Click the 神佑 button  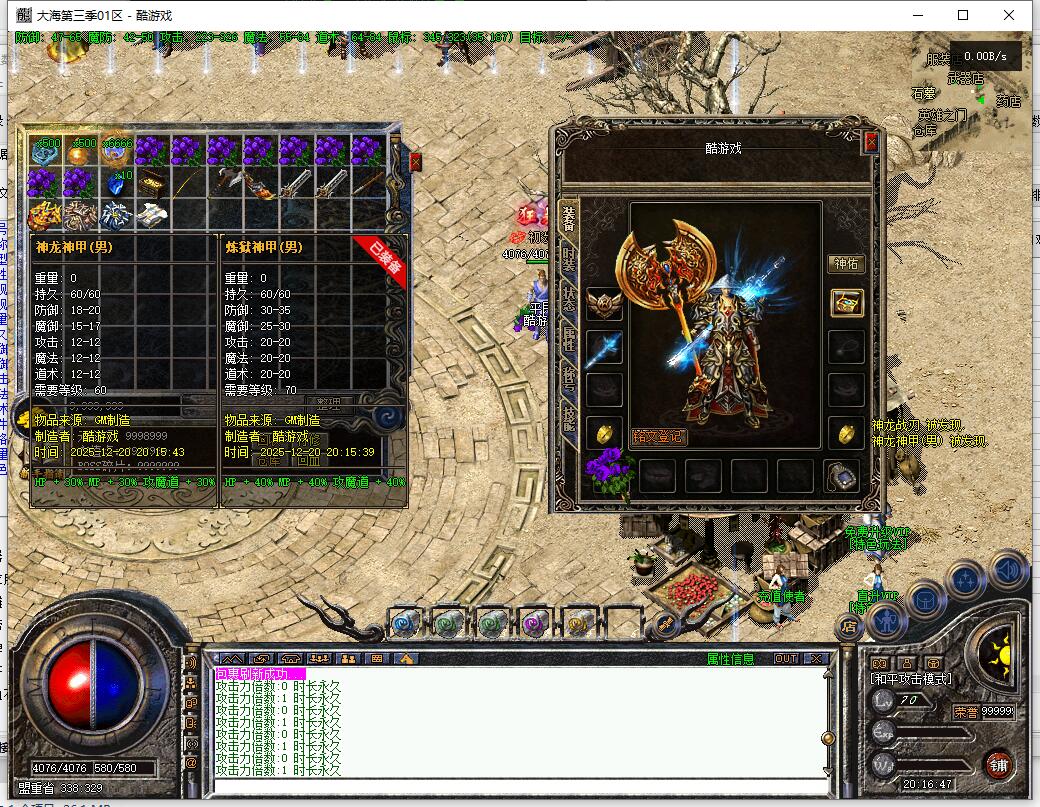click(x=846, y=264)
